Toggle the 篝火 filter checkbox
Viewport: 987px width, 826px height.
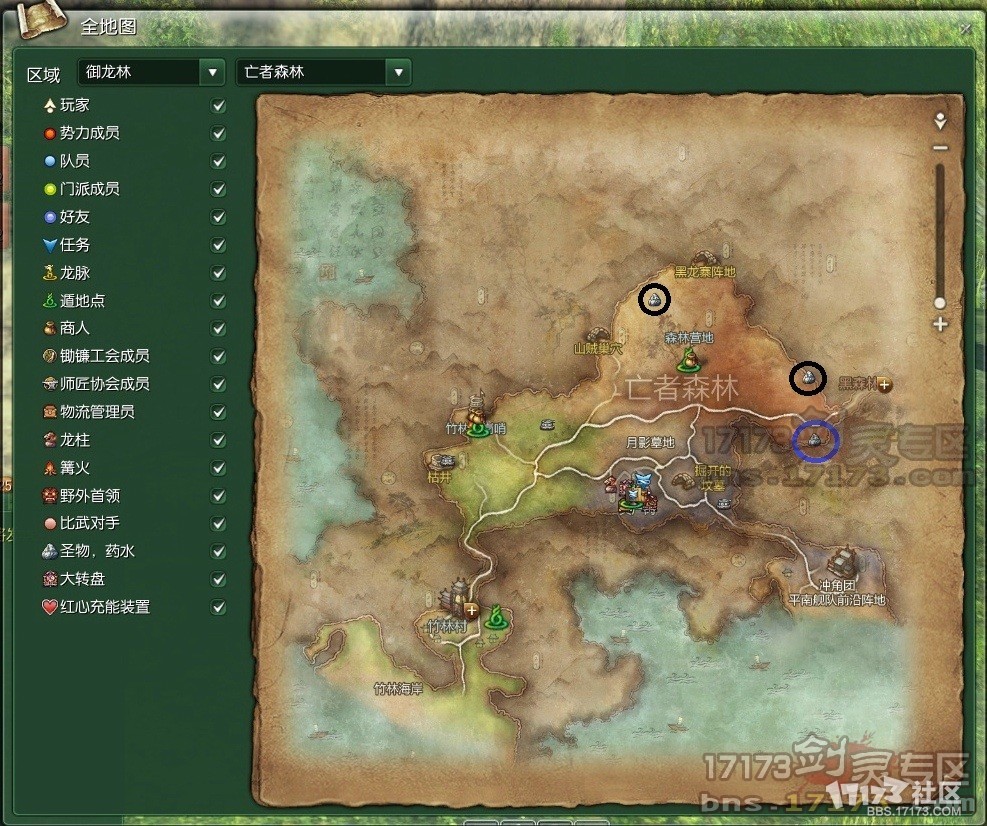tap(219, 468)
